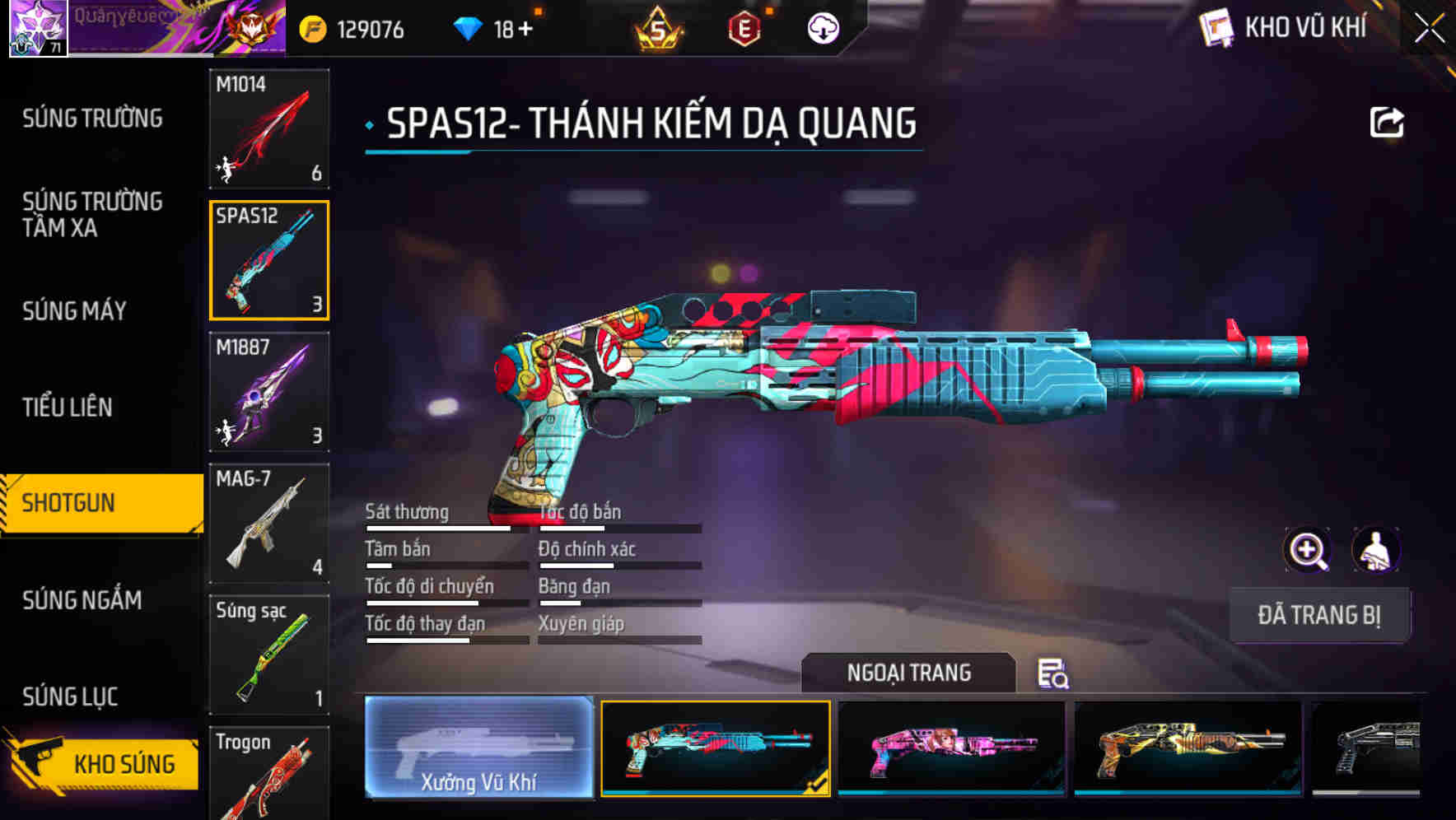Viewport: 1456px width, 820px height.
Task: Click the cloud download icon in the top bar
Action: (822, 28)
